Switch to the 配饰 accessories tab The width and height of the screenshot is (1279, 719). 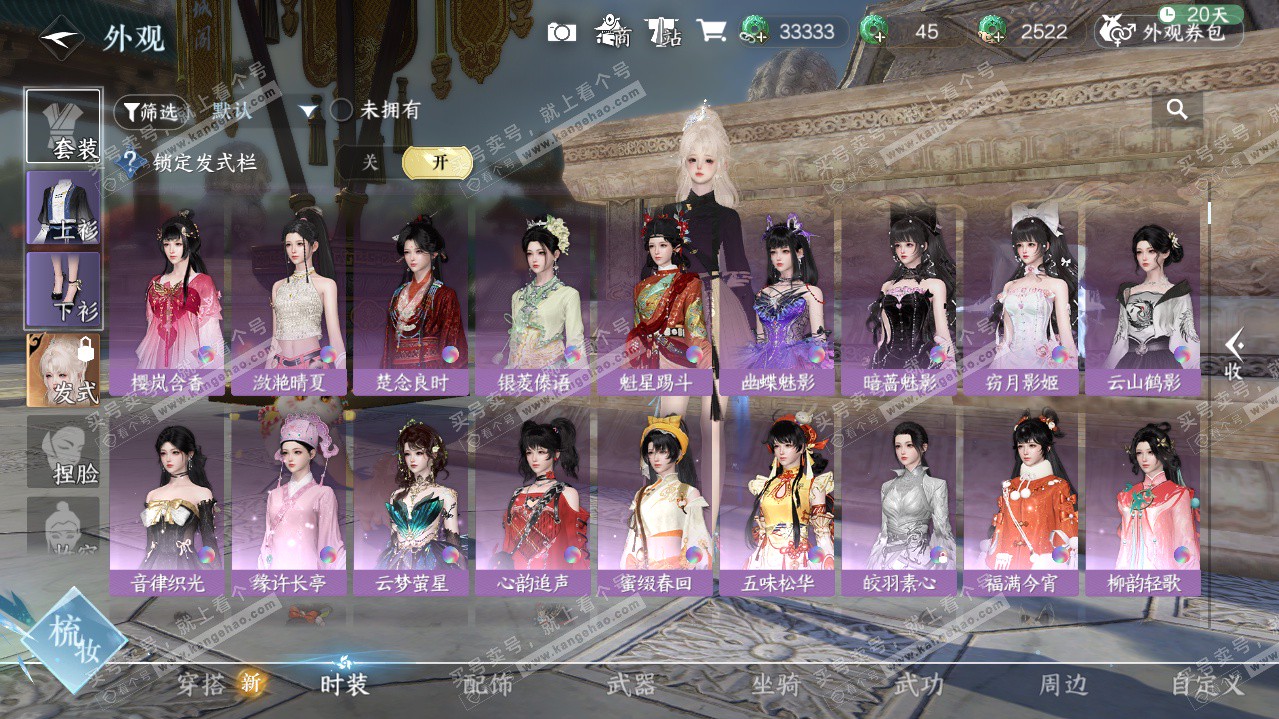[488, 685]
